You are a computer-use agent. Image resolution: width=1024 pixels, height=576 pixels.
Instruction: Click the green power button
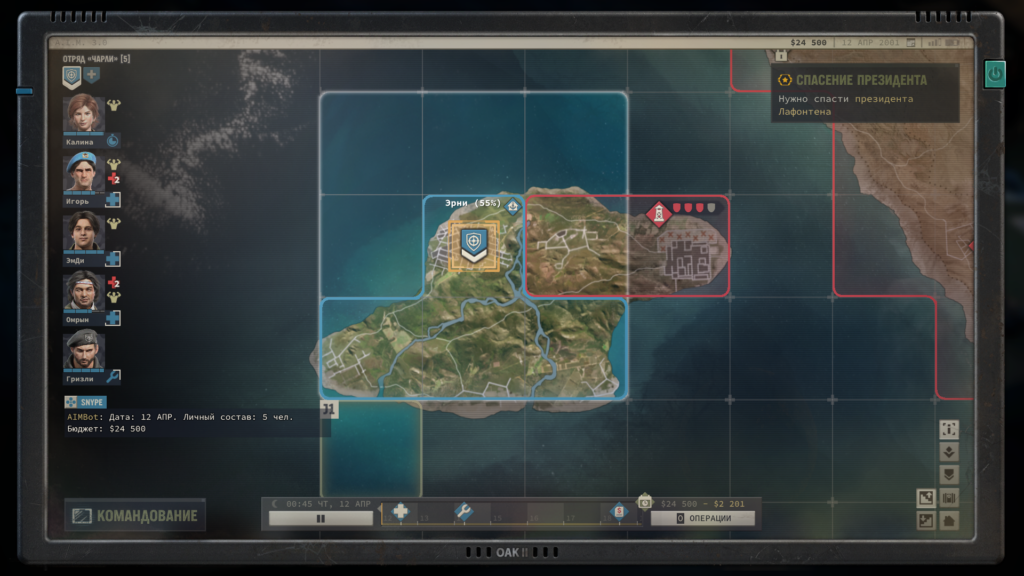click(x=994, y=73)
